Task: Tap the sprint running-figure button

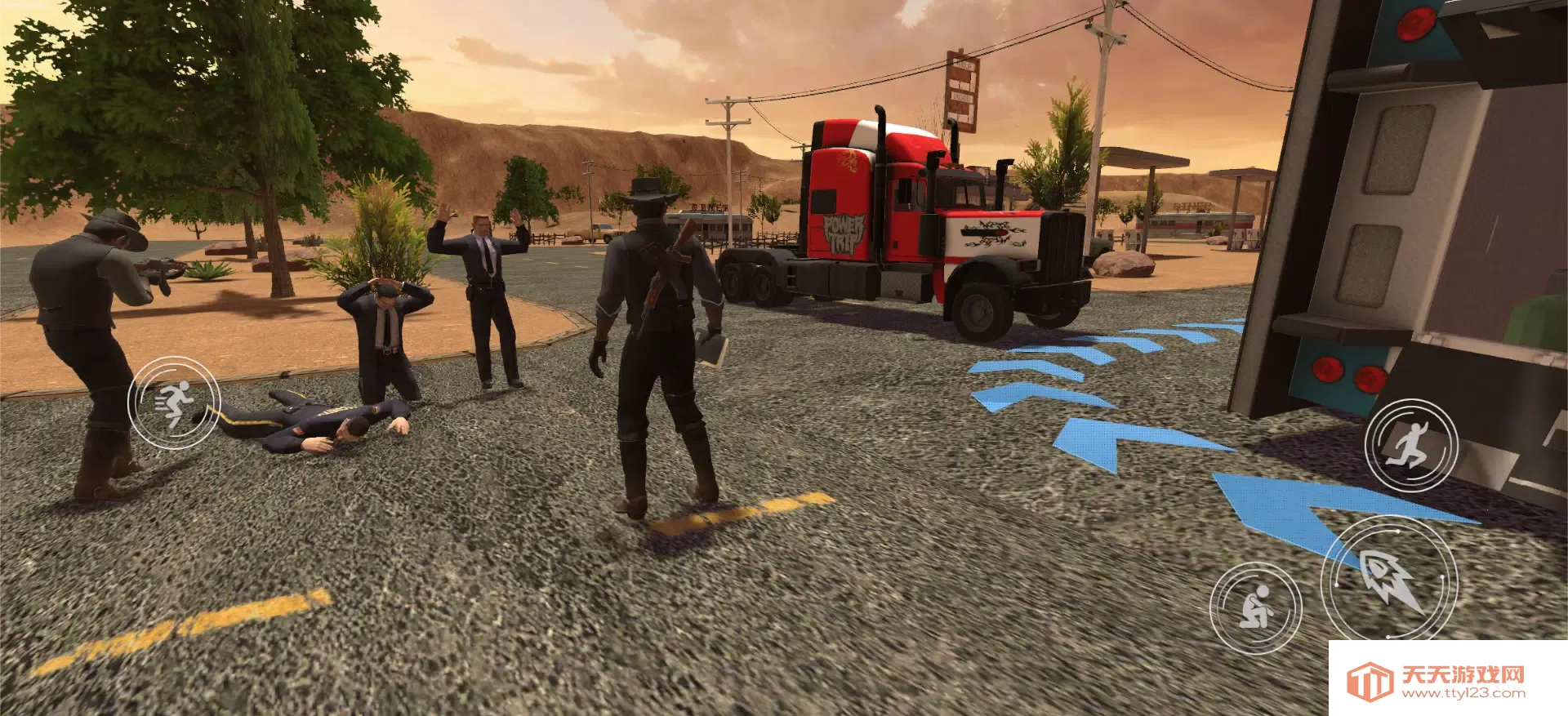Action: pos(173,402)
